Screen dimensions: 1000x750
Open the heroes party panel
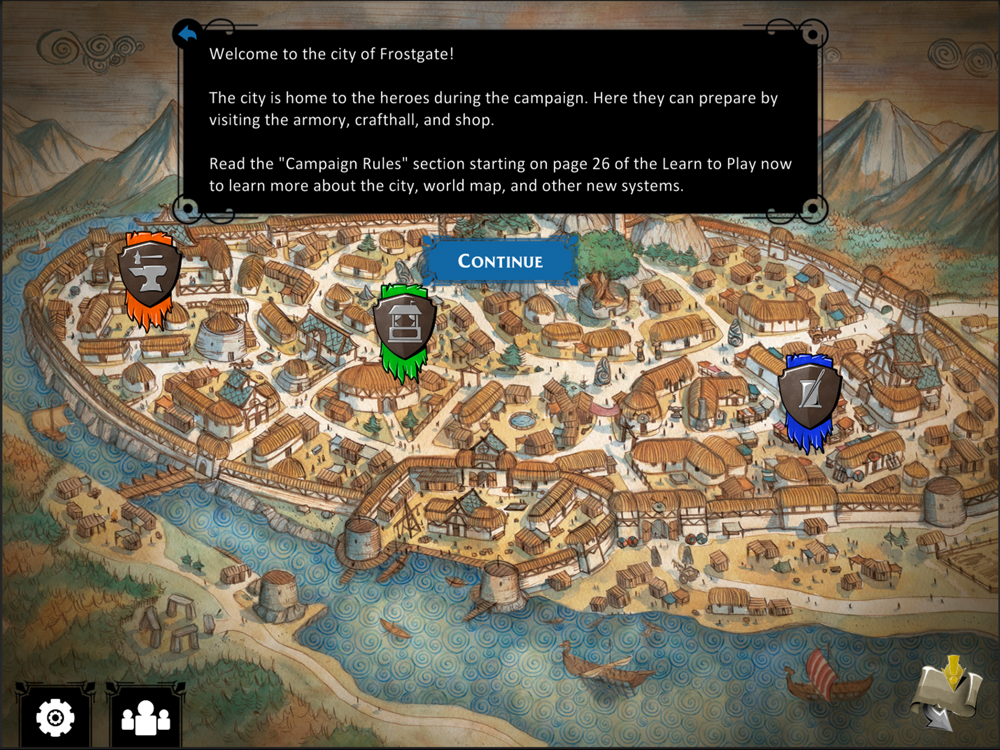coord(145,717)
